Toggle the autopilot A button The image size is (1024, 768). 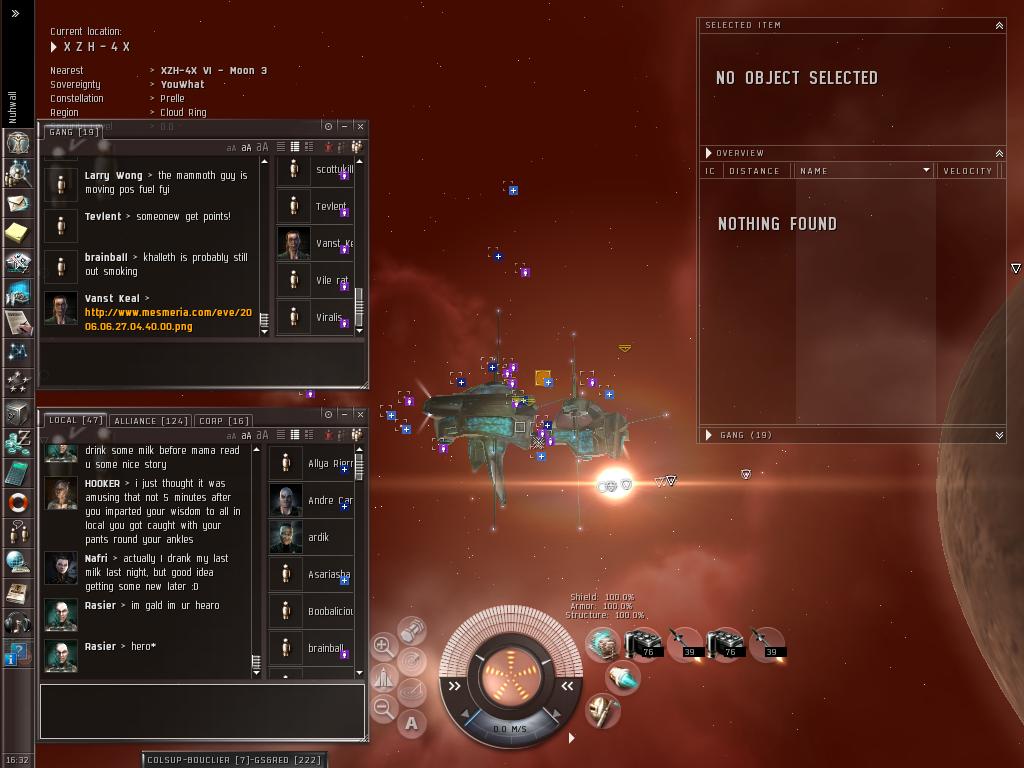pos(411,723)
